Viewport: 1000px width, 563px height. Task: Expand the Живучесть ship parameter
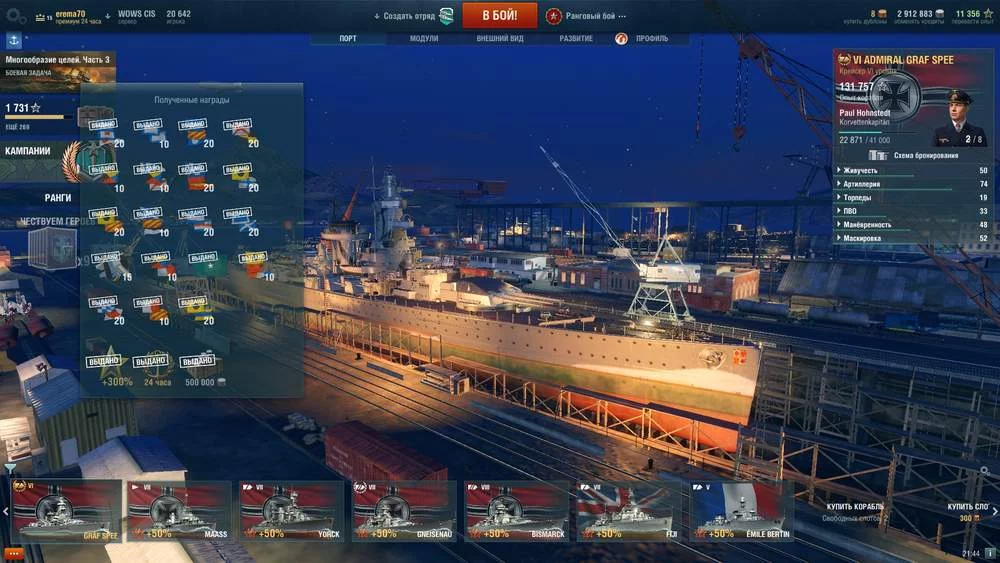coord(912,170)
